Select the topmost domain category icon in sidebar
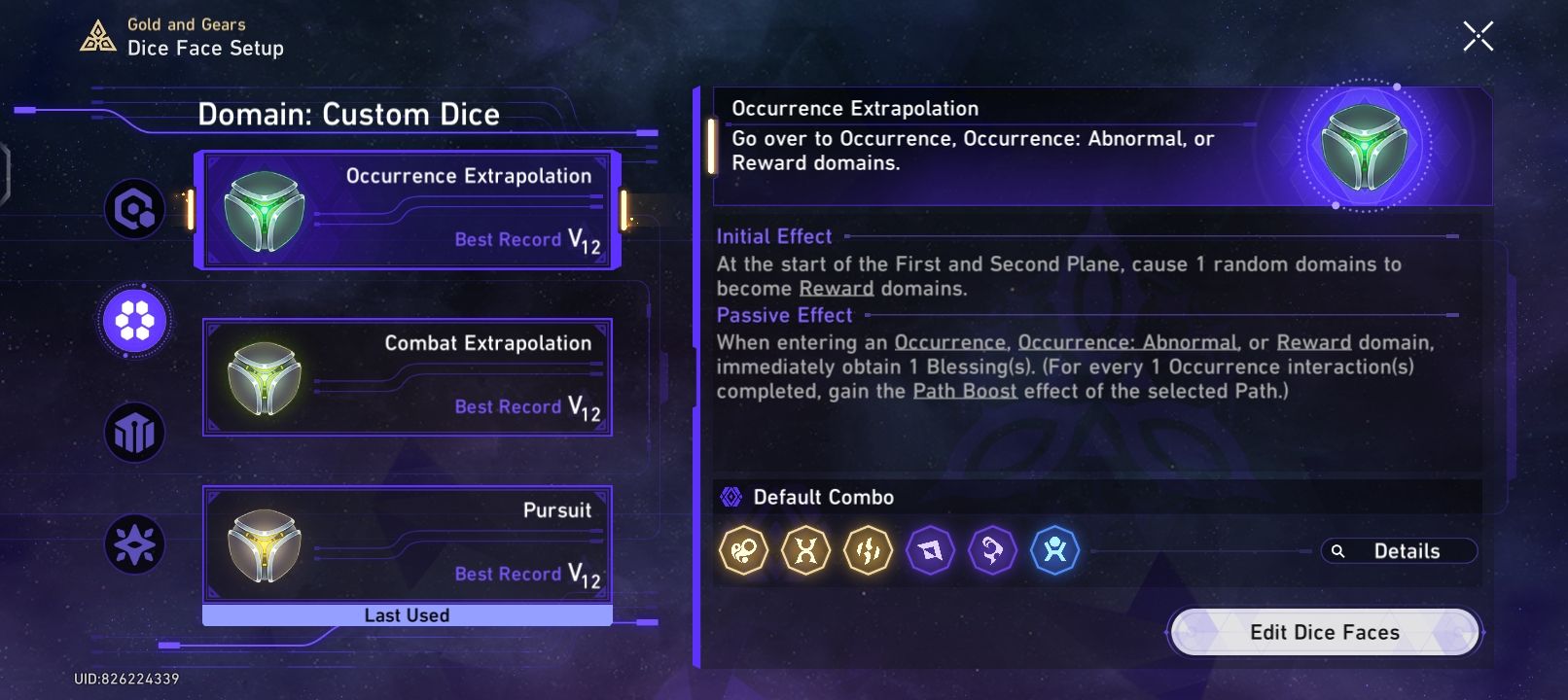 tap(135, 210)
